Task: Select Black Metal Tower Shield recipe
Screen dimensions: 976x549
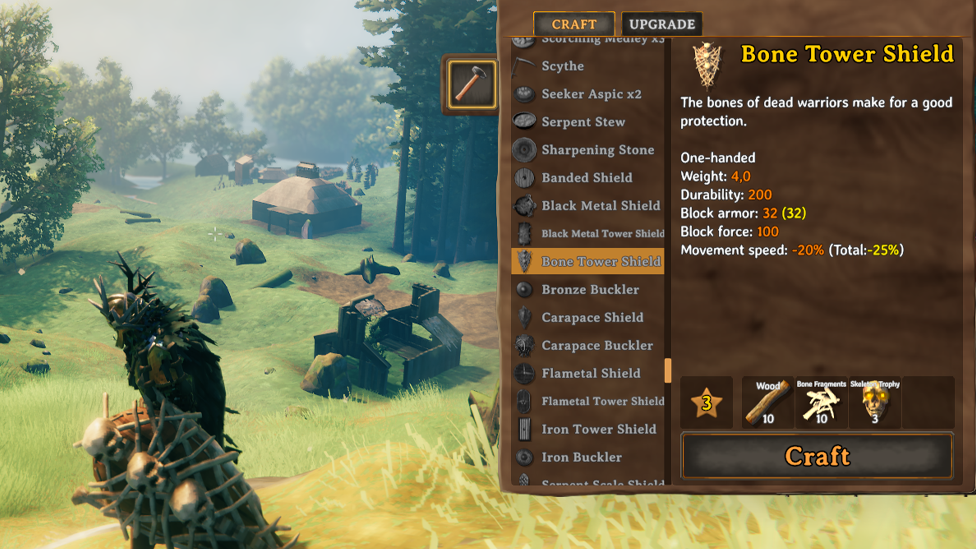Action: click(x=602, y=234)
